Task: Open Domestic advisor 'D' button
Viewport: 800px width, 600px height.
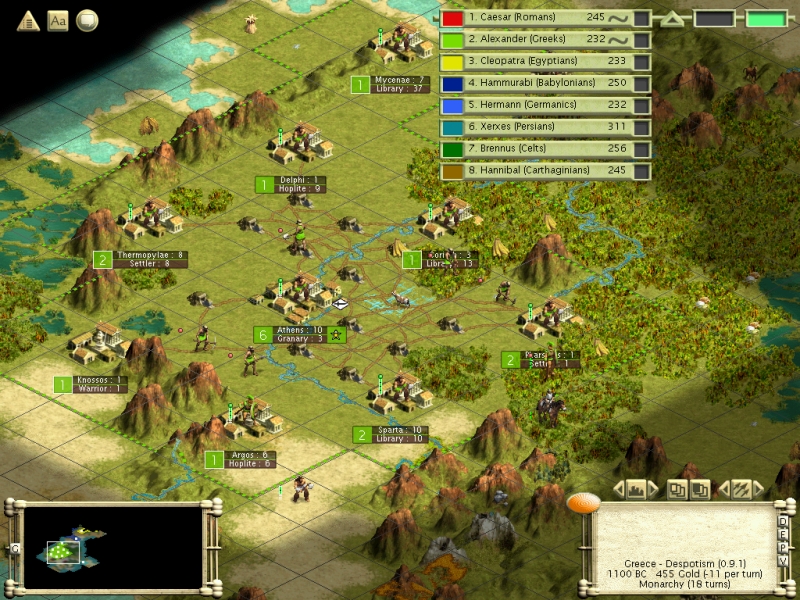Action: [783, 522]
